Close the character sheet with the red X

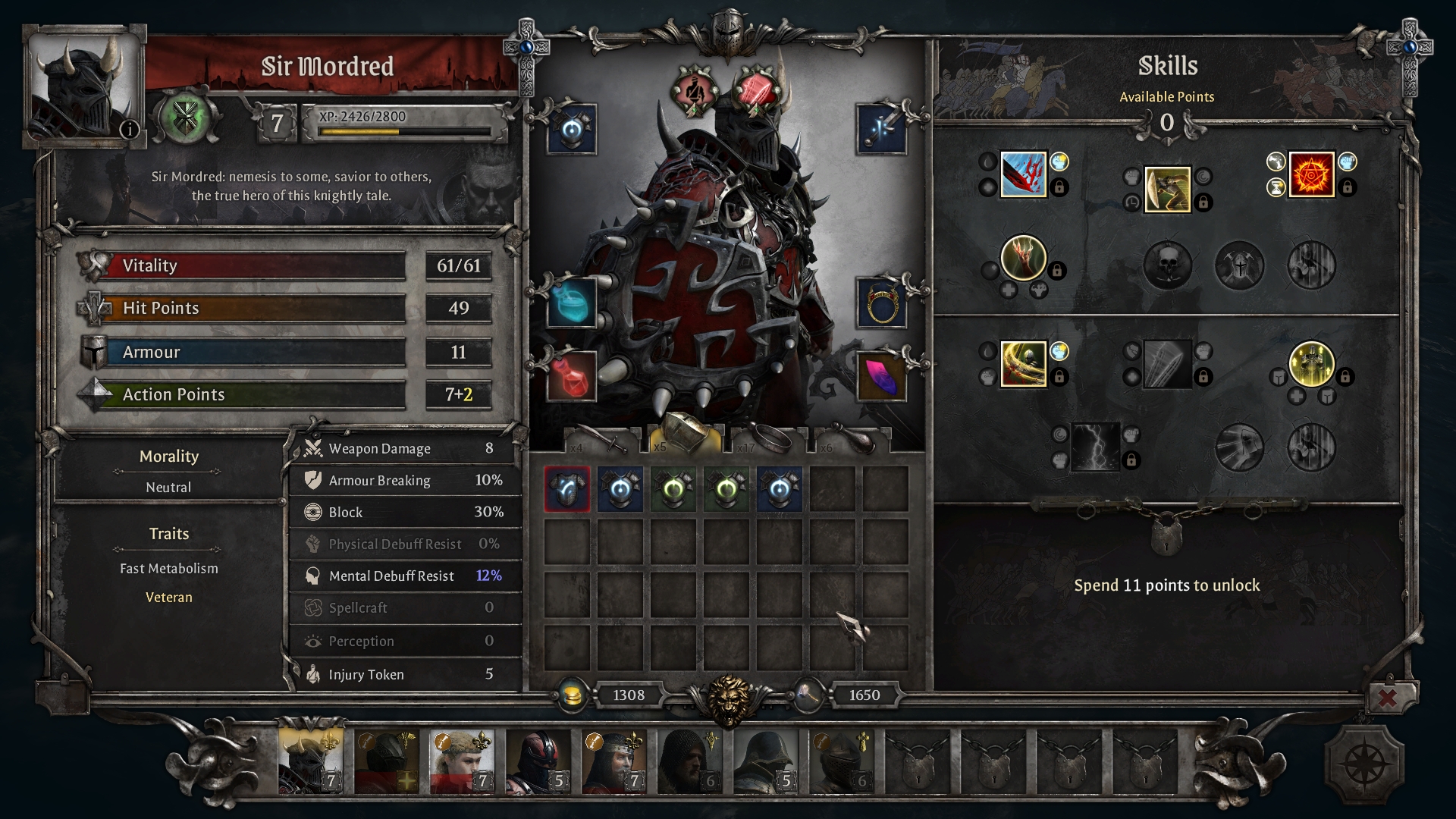tap(1387, 697)
